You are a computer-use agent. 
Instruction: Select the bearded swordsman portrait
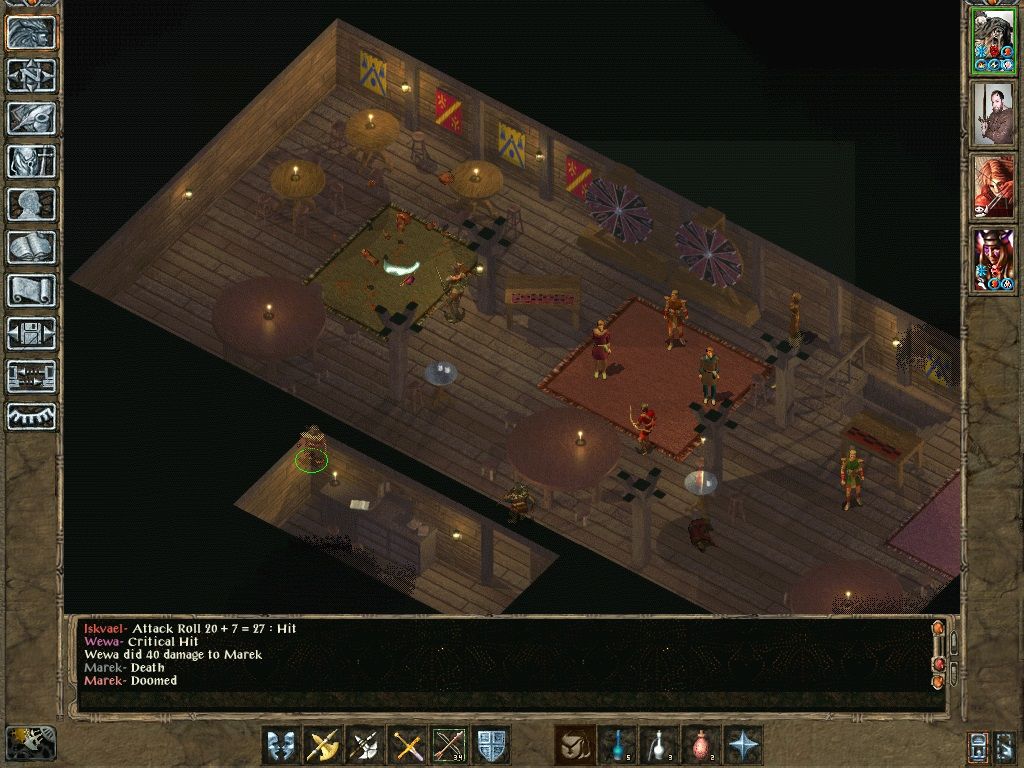tap(993, 114)
